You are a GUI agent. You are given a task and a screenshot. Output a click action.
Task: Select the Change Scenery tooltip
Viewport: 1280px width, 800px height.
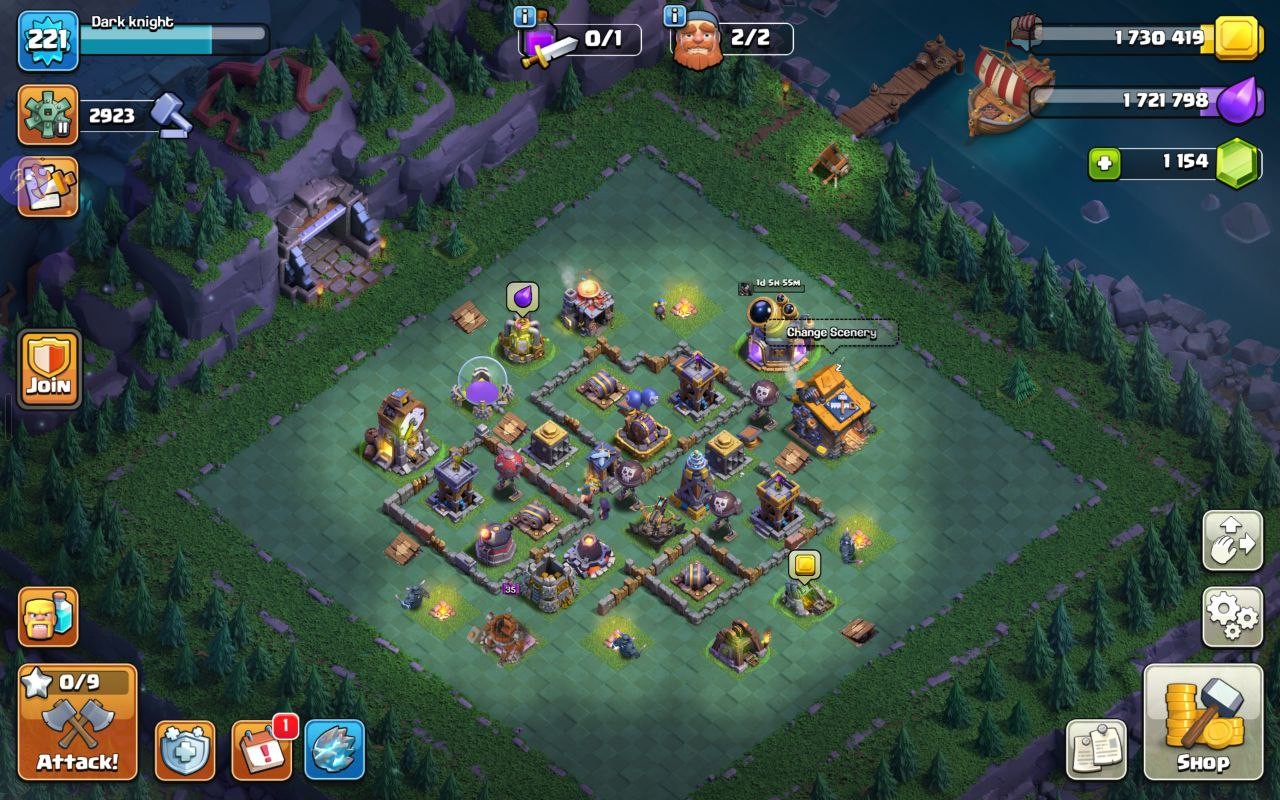click(x=831, y=333)
